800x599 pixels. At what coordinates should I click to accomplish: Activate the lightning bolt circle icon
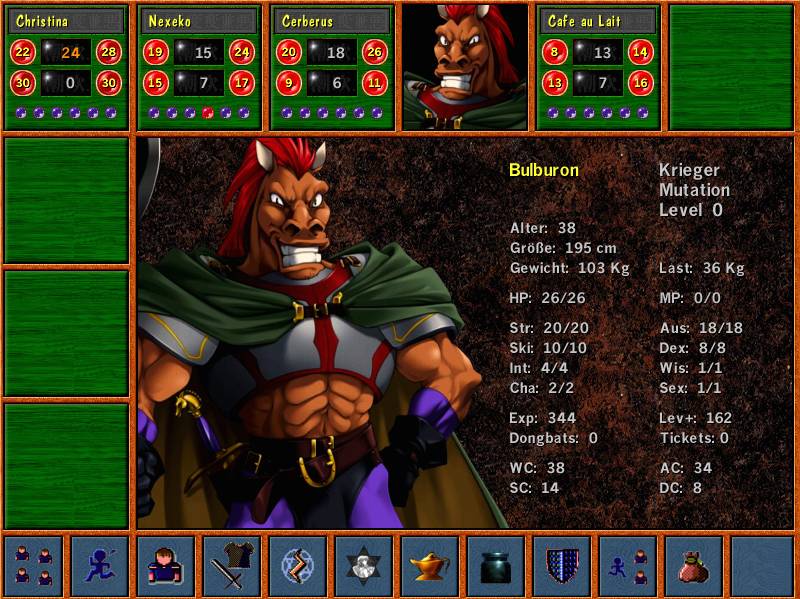(x=298, y=566)
